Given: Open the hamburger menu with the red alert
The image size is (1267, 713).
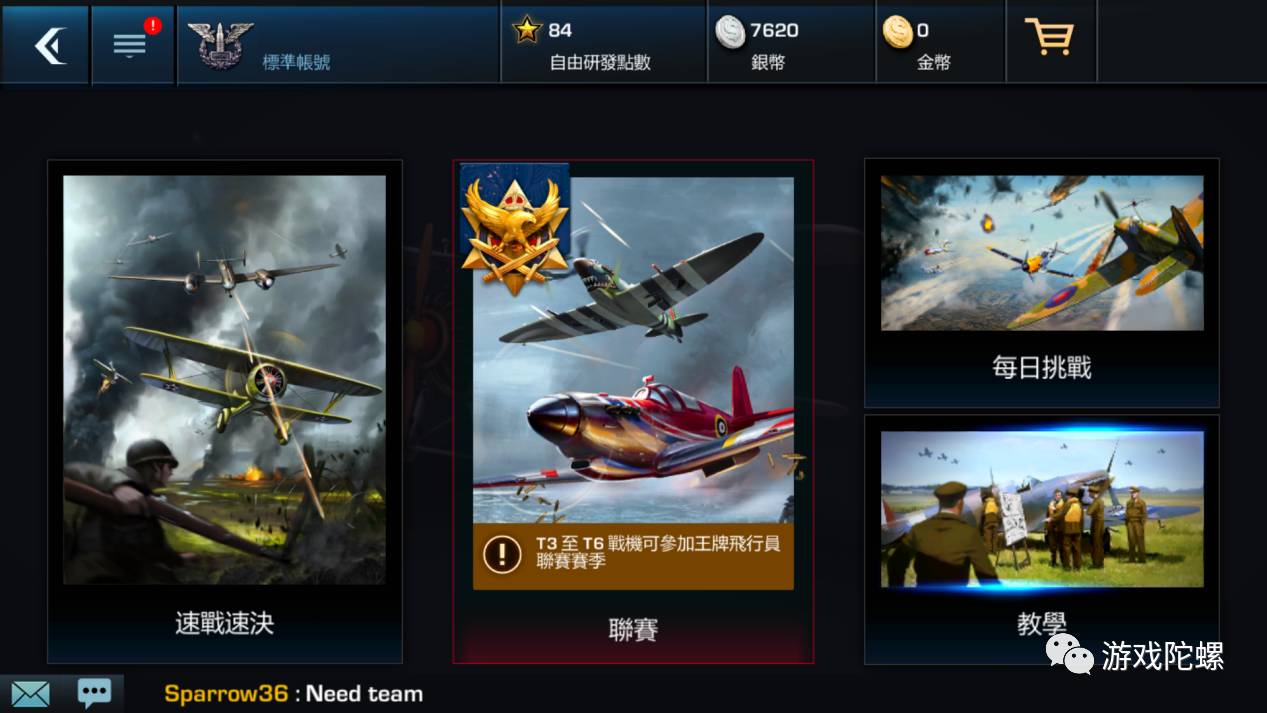Looking at the screenshot, I should [132, 45].
